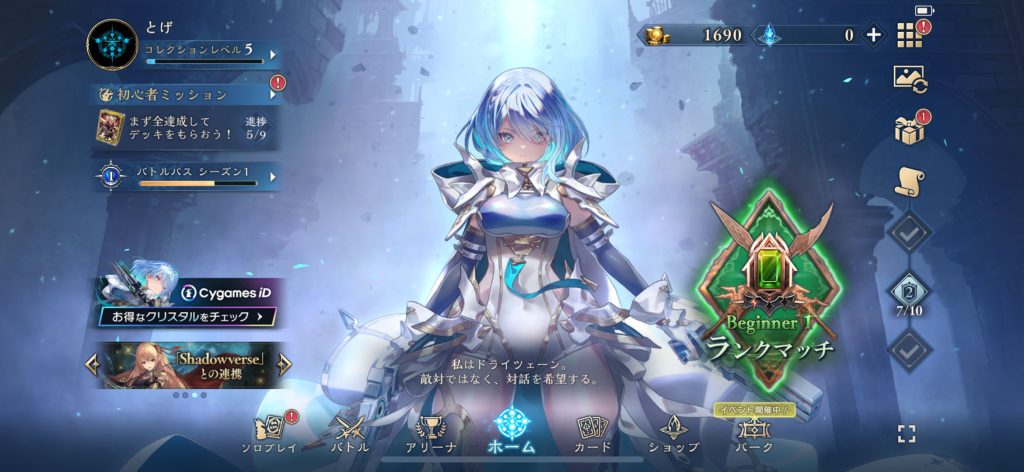Open the 初心者ミッション beginner missions panel
Image resolution: width=1024 pixels, height=472 pixels.
click(x=187, y=94)
